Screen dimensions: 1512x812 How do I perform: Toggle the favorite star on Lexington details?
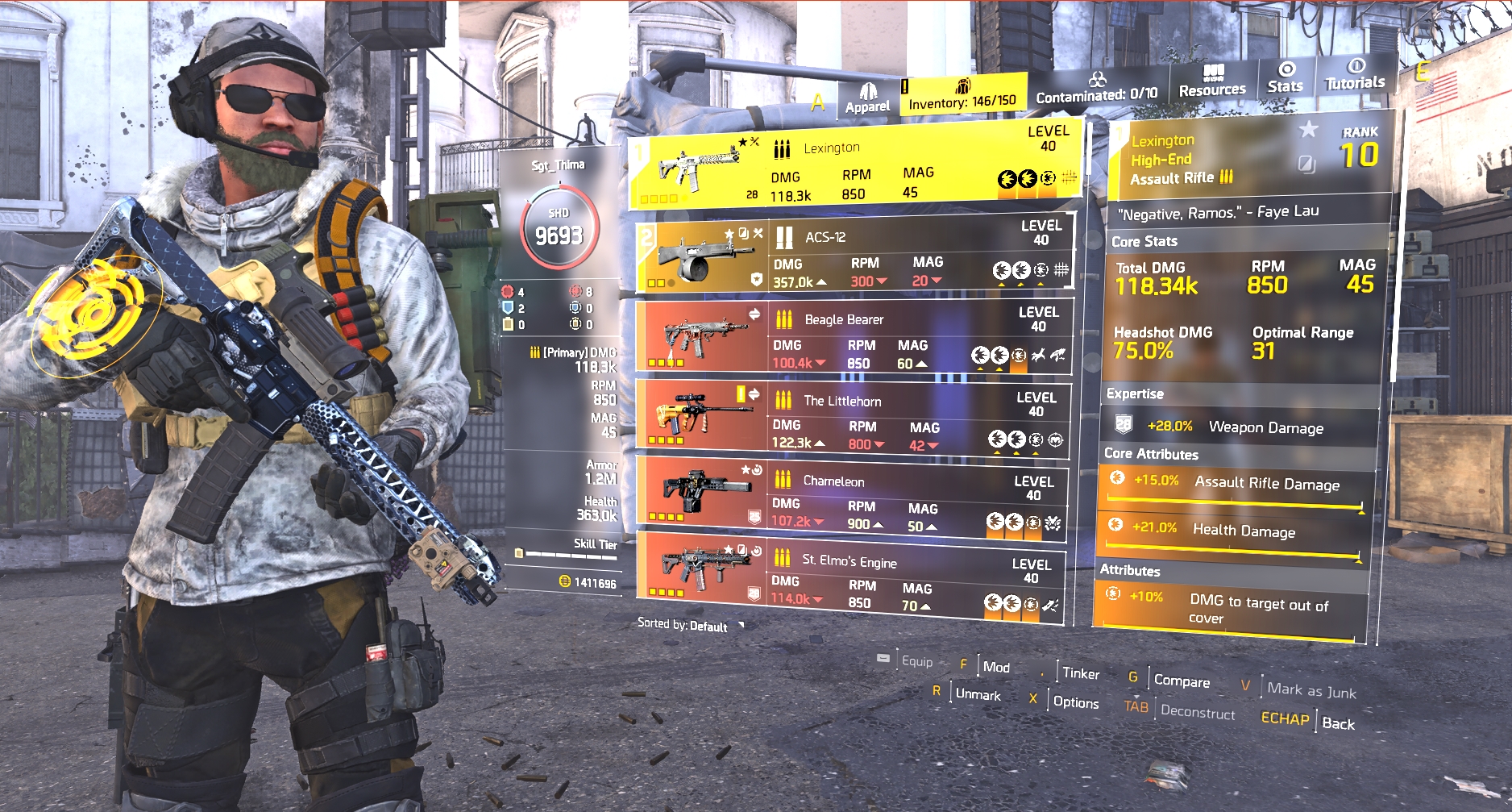(x=1308, y=129)
